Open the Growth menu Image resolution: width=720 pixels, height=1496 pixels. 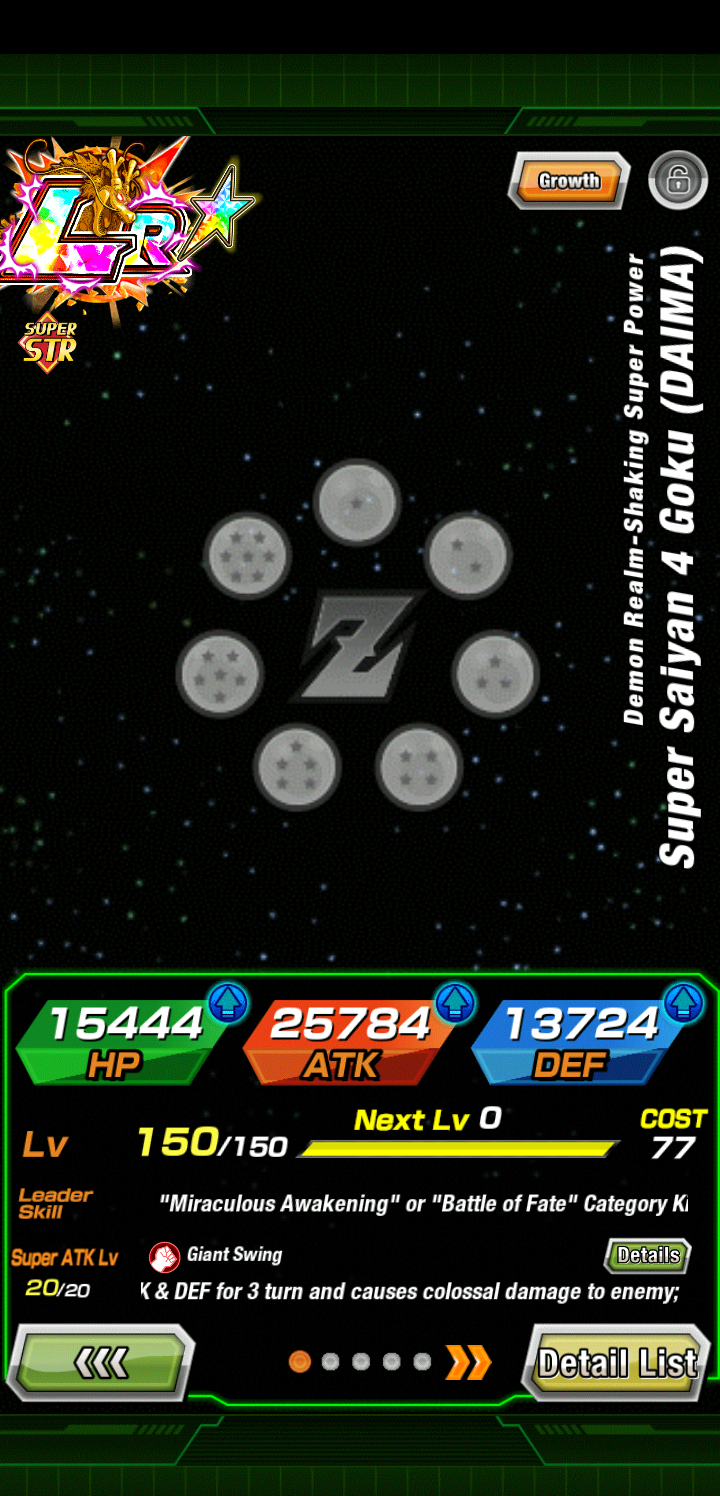[x=569, y=181]
